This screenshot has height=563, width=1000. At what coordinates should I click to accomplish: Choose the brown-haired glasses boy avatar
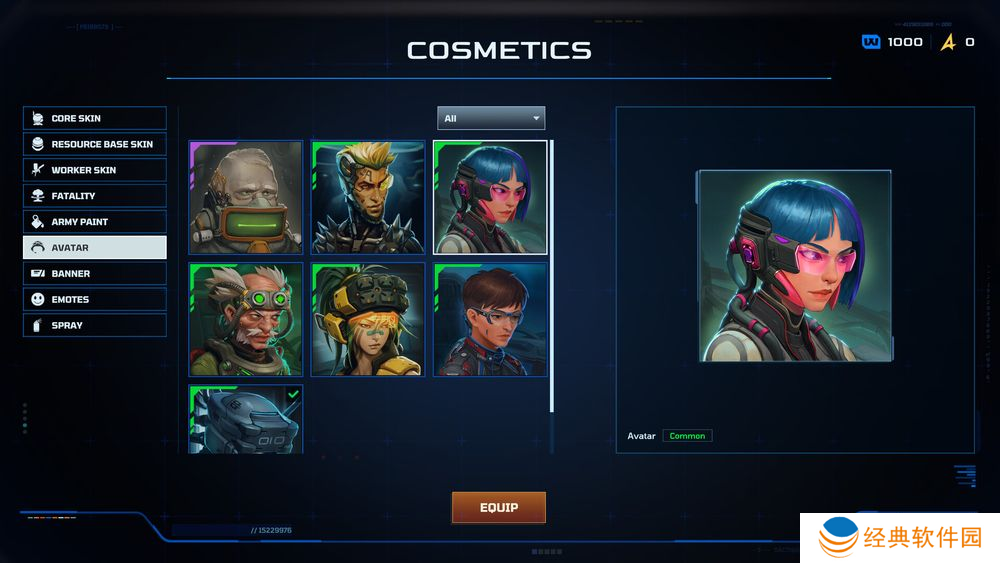click(x=490, y=320)
